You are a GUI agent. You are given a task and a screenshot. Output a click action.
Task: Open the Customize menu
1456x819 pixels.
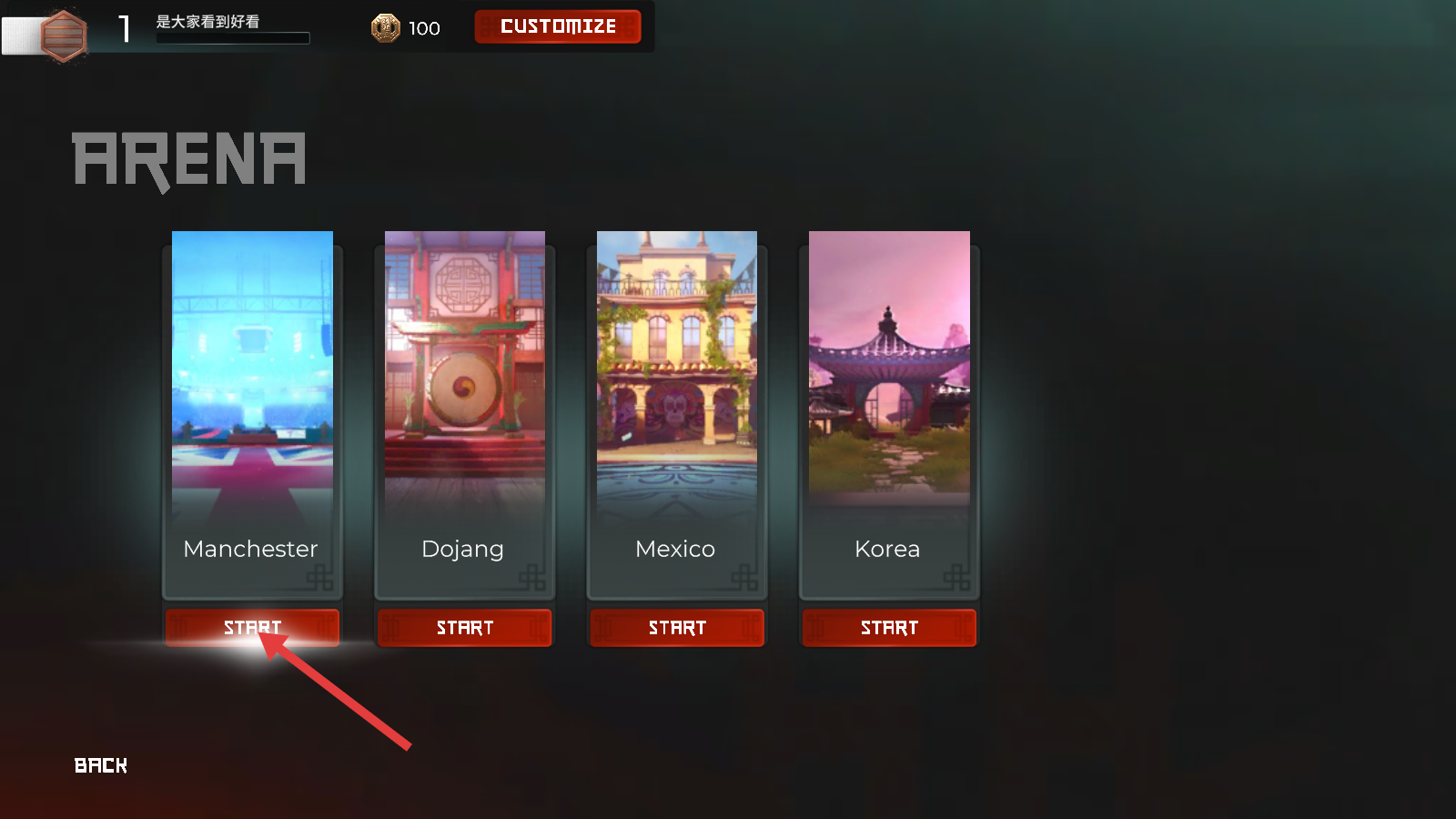tap(558, 26)
